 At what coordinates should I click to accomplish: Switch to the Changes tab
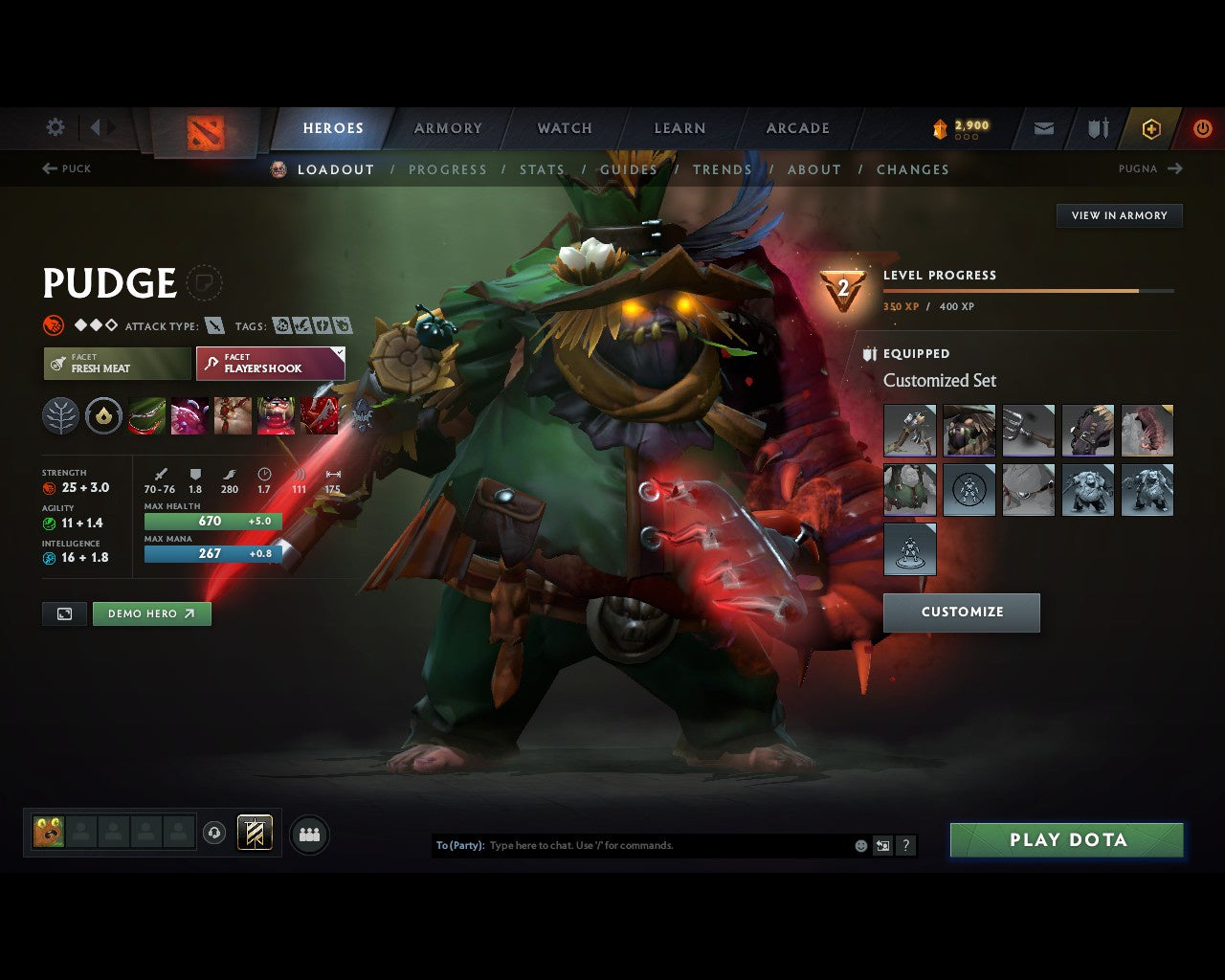point(912,169)
